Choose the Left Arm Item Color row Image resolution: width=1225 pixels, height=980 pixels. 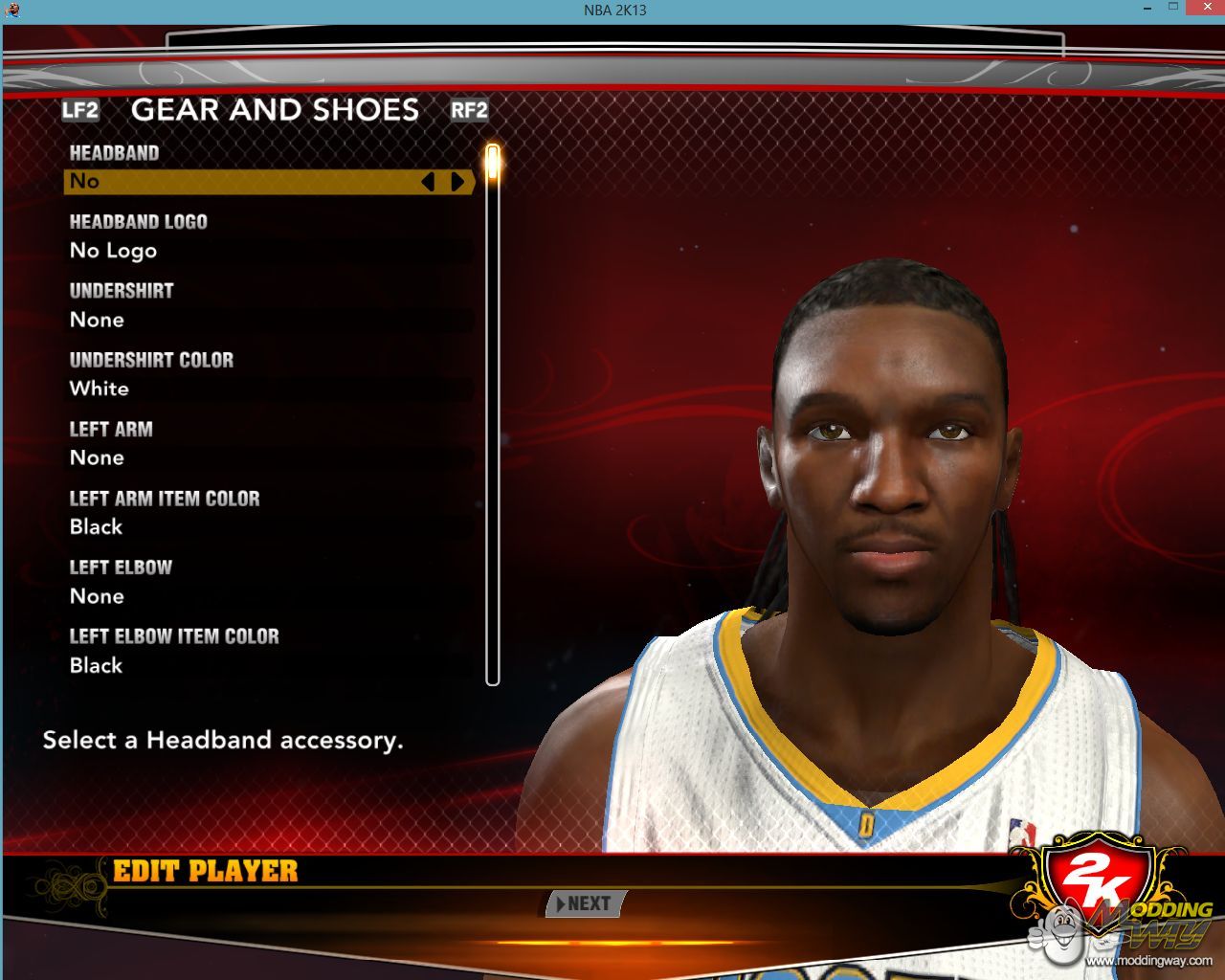(268, 526)
